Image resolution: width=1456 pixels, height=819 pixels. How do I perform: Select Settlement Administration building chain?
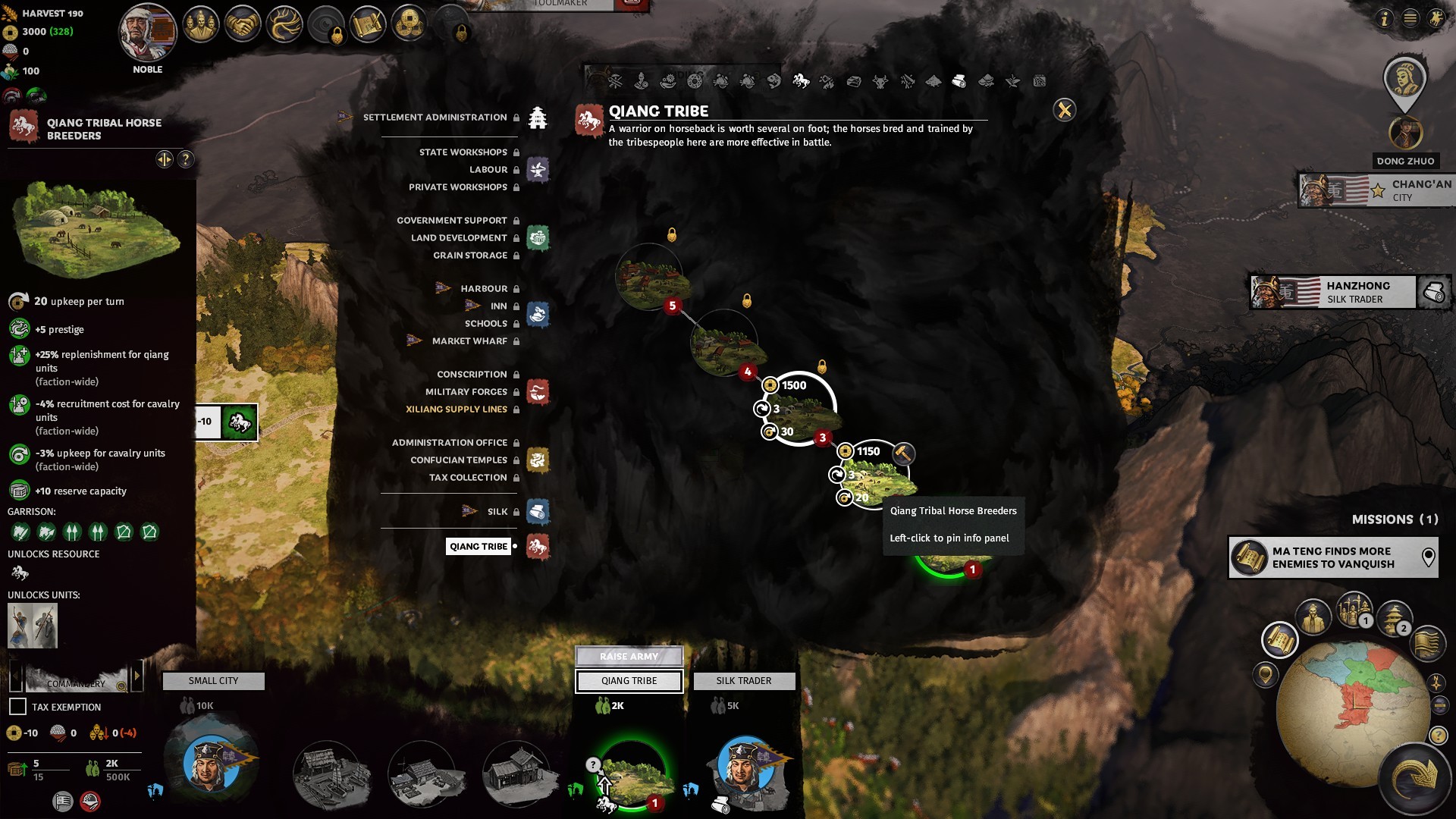435,118
